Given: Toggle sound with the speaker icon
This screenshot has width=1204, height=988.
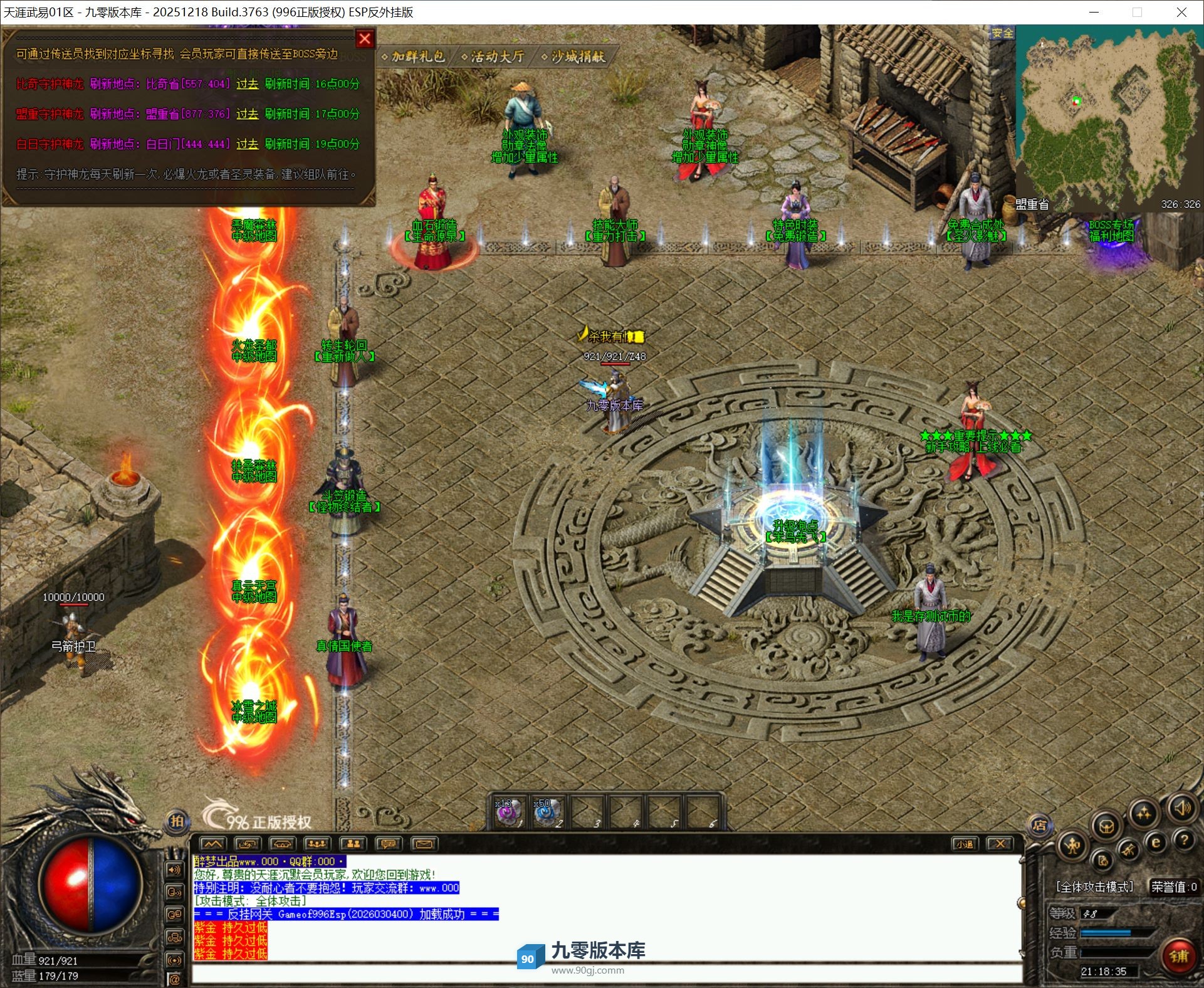Looking at the screenshot, I should pyautogui.click(x=1181, y=808).
